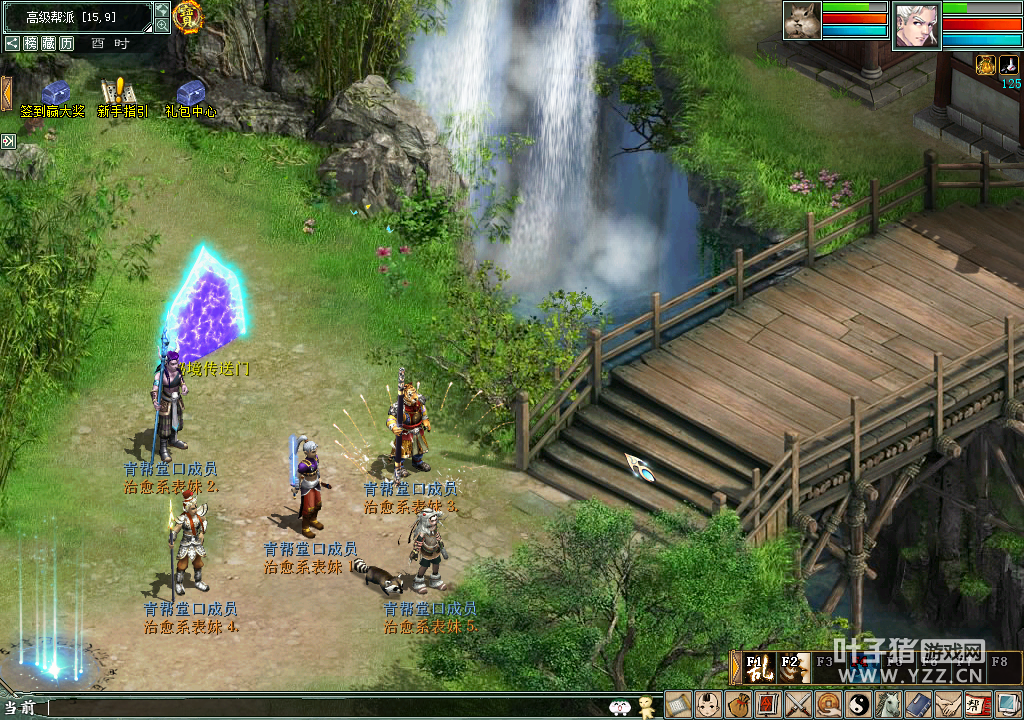Click the flaming 宝 treasure medallion
The image size is (1024, 720).
coord(187,16)
